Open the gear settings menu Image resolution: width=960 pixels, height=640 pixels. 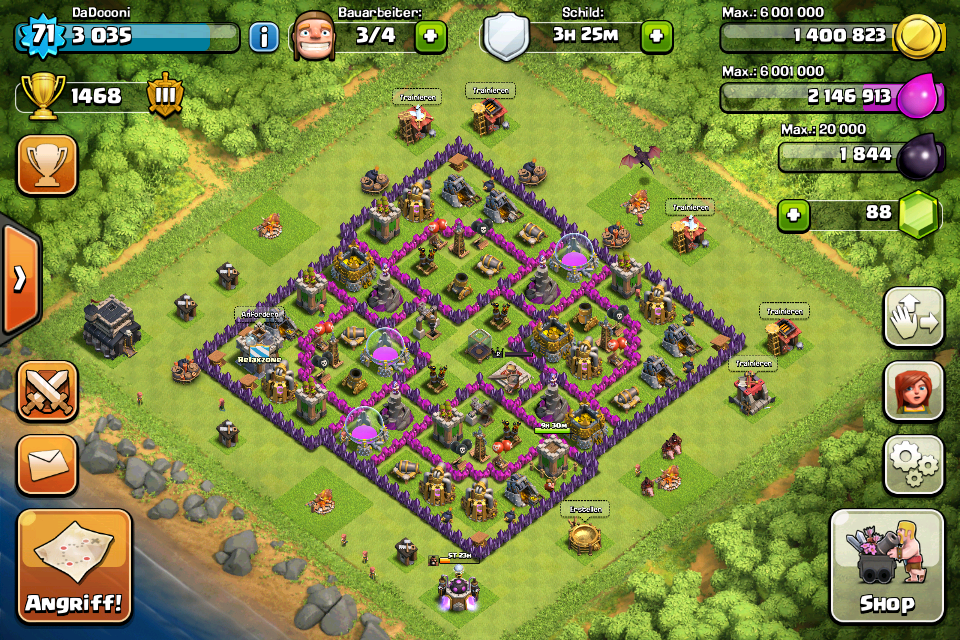914,463
